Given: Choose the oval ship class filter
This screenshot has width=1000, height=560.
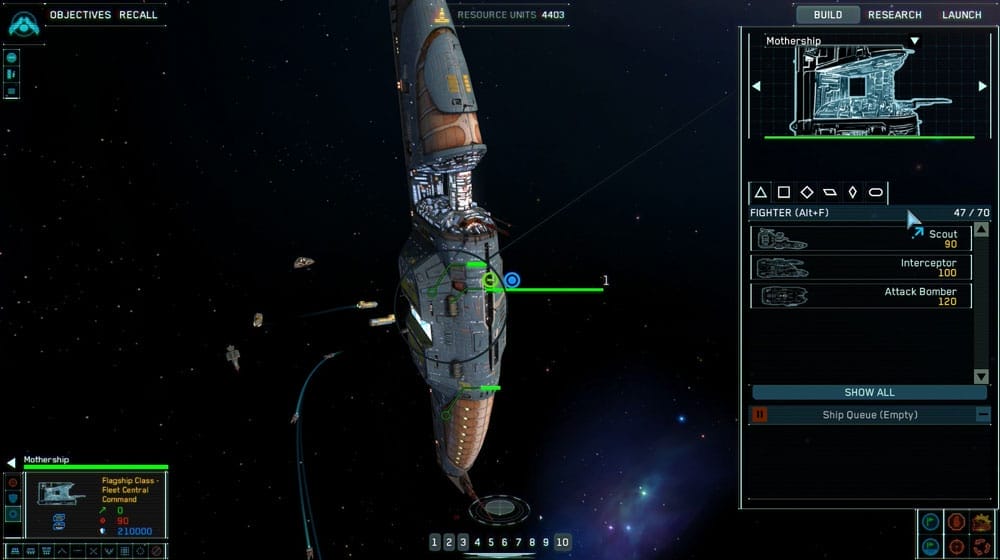Looking at the screenshot, I should (875, 192).
